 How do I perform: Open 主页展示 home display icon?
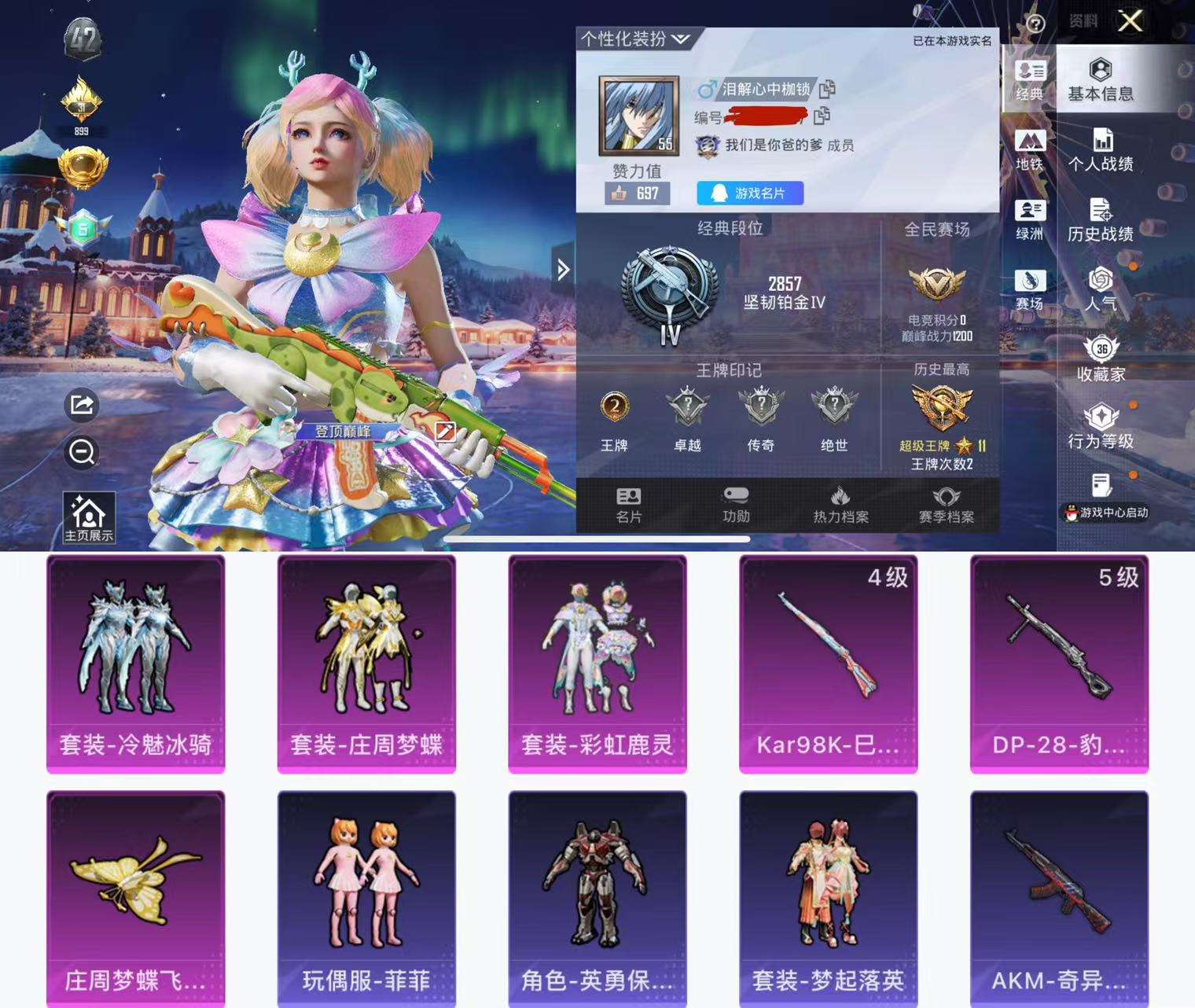coord(90,514)
